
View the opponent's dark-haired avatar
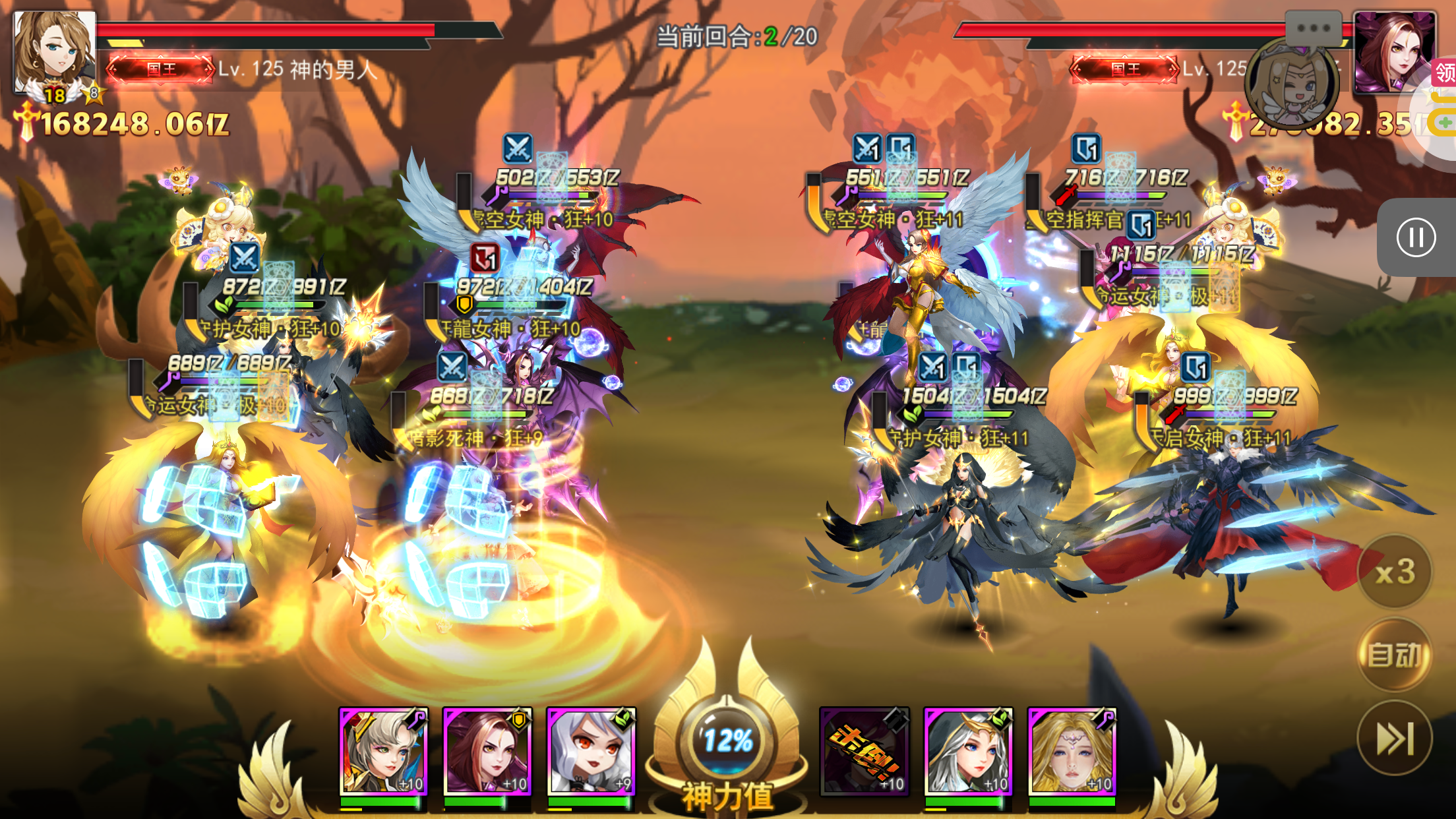[1395, 53]
